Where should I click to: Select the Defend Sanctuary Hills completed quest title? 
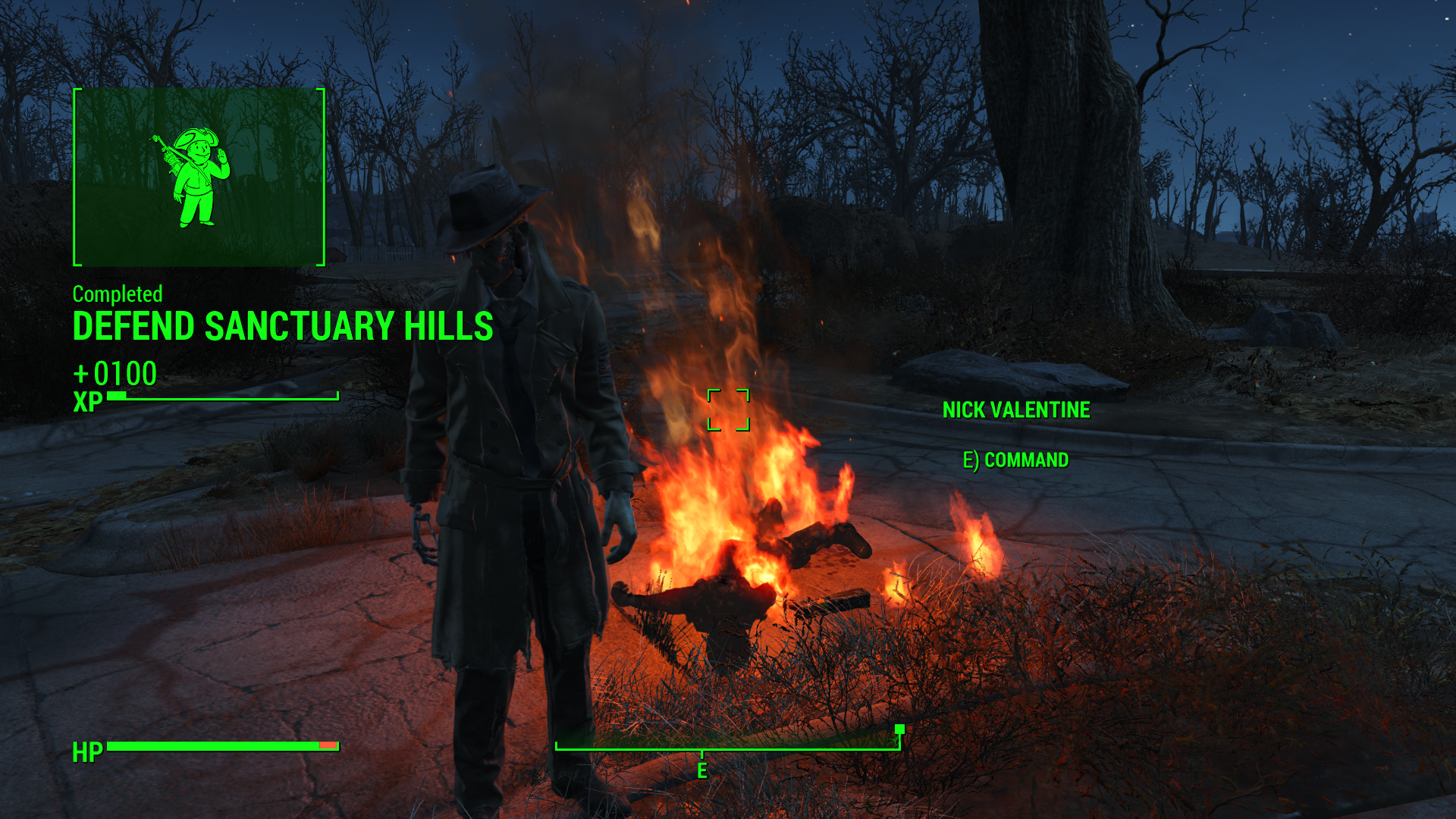click(x=283, y=327)
